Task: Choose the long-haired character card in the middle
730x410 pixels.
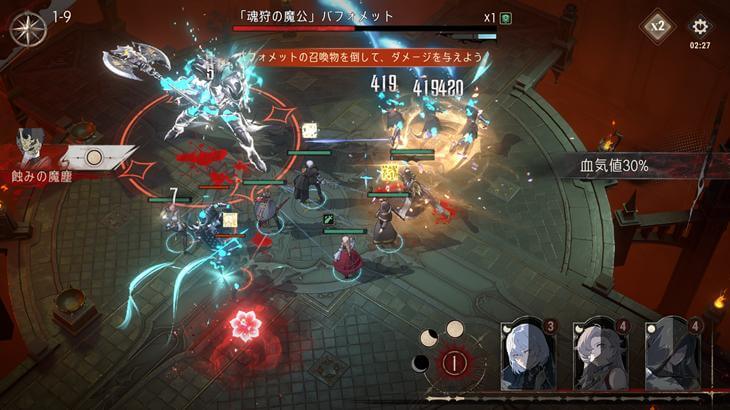Action: (x=600, y=354)
